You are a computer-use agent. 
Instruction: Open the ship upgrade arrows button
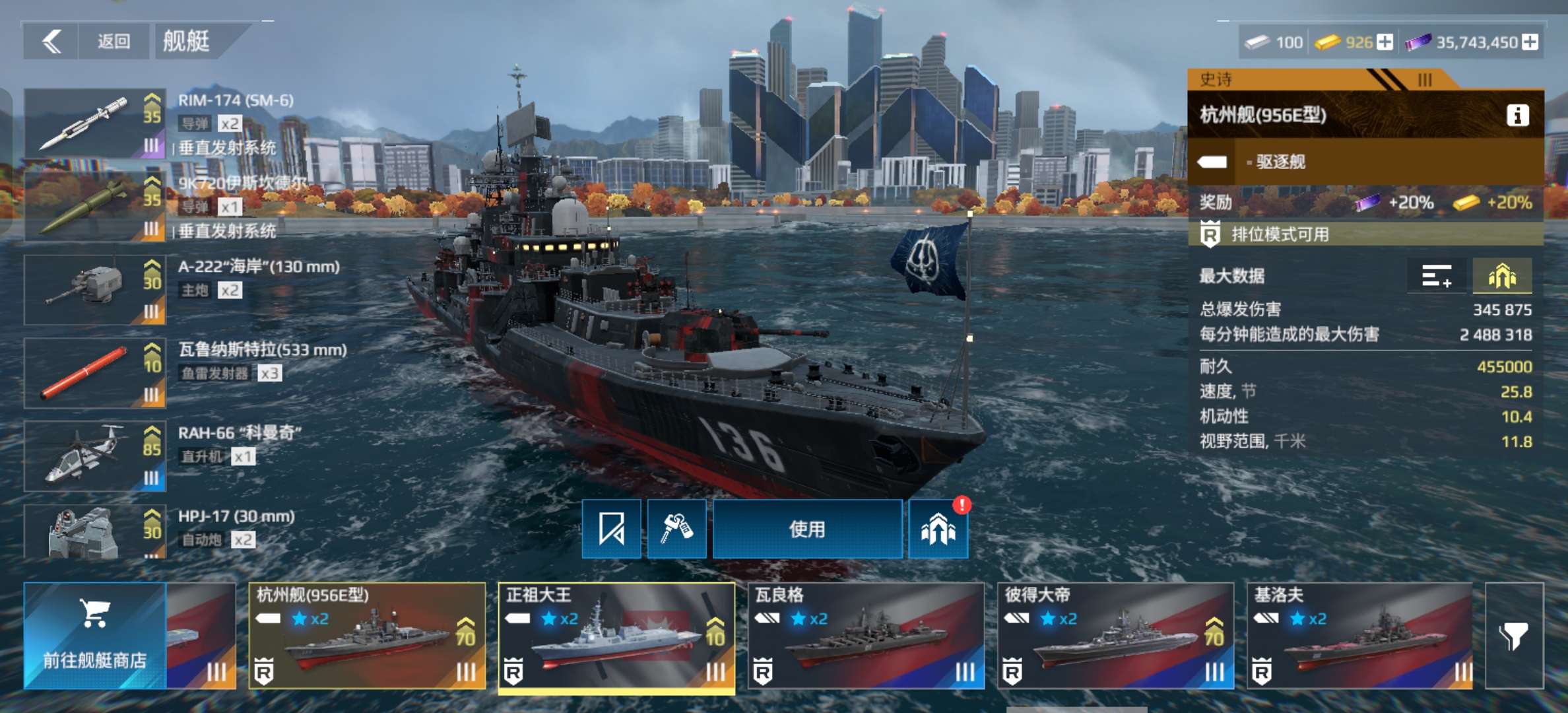pyautogui.click(x=938, y=529)
